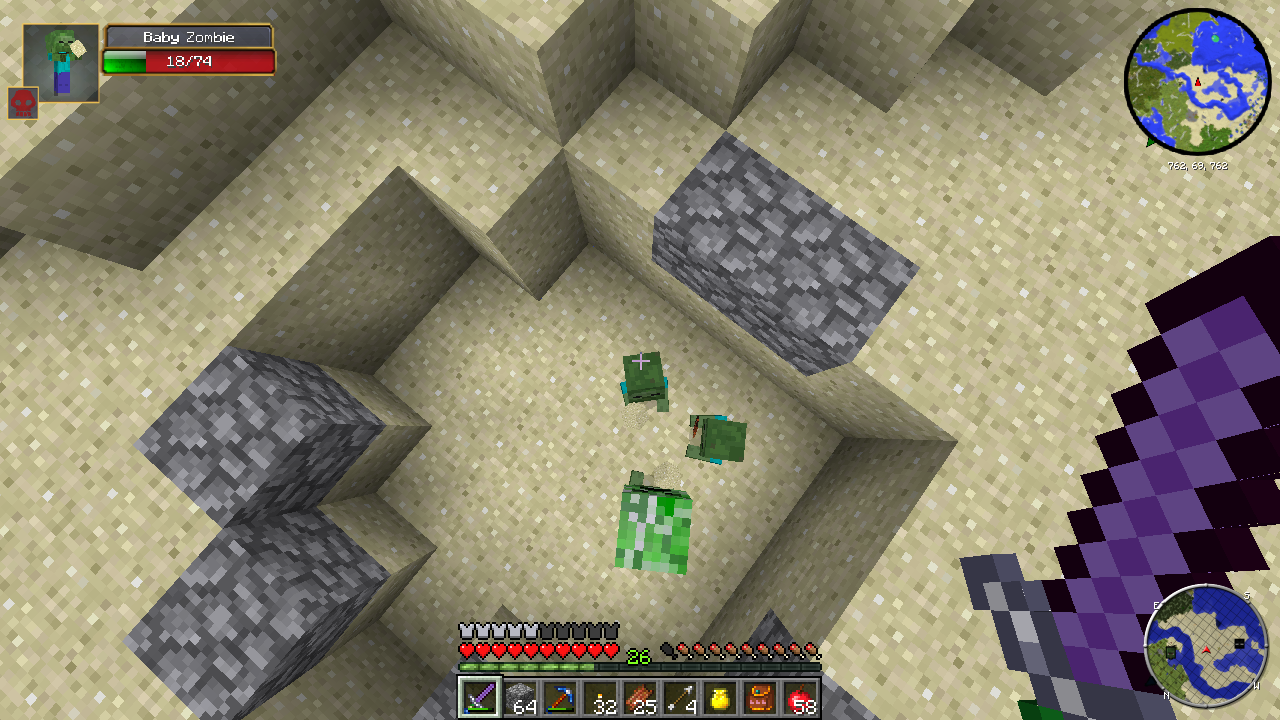Click the Baby Zombie target portrait
Screen dimensions: 1280x720
(x=61, y=63)
